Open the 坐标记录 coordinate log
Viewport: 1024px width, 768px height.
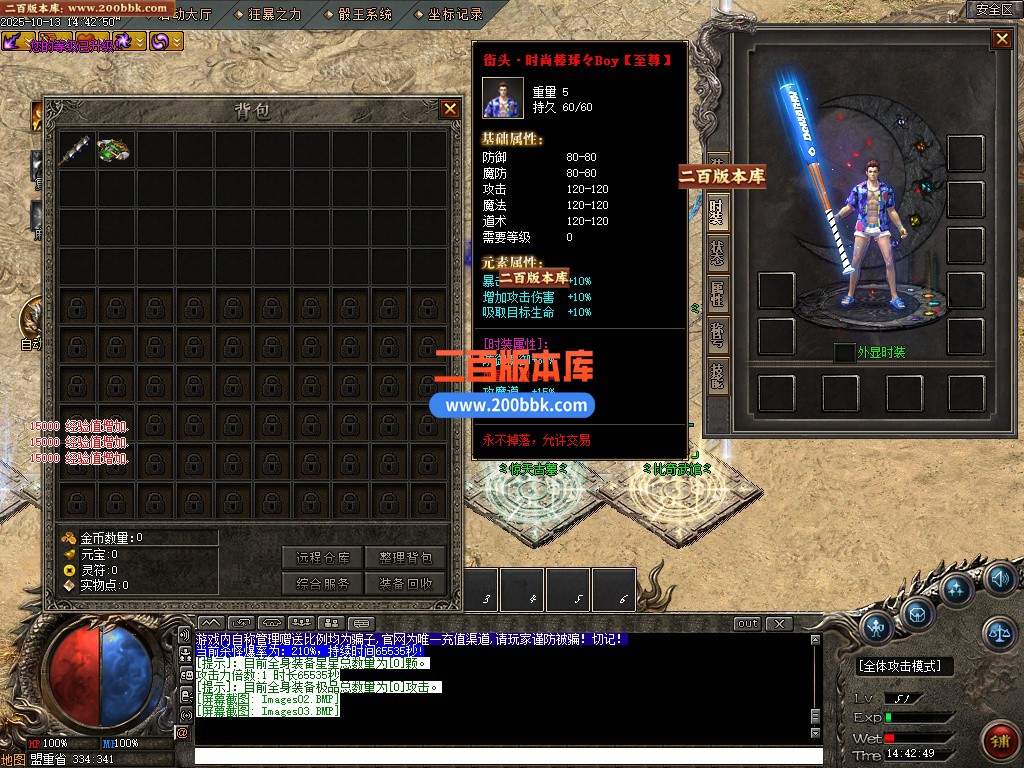coord(455,15)
